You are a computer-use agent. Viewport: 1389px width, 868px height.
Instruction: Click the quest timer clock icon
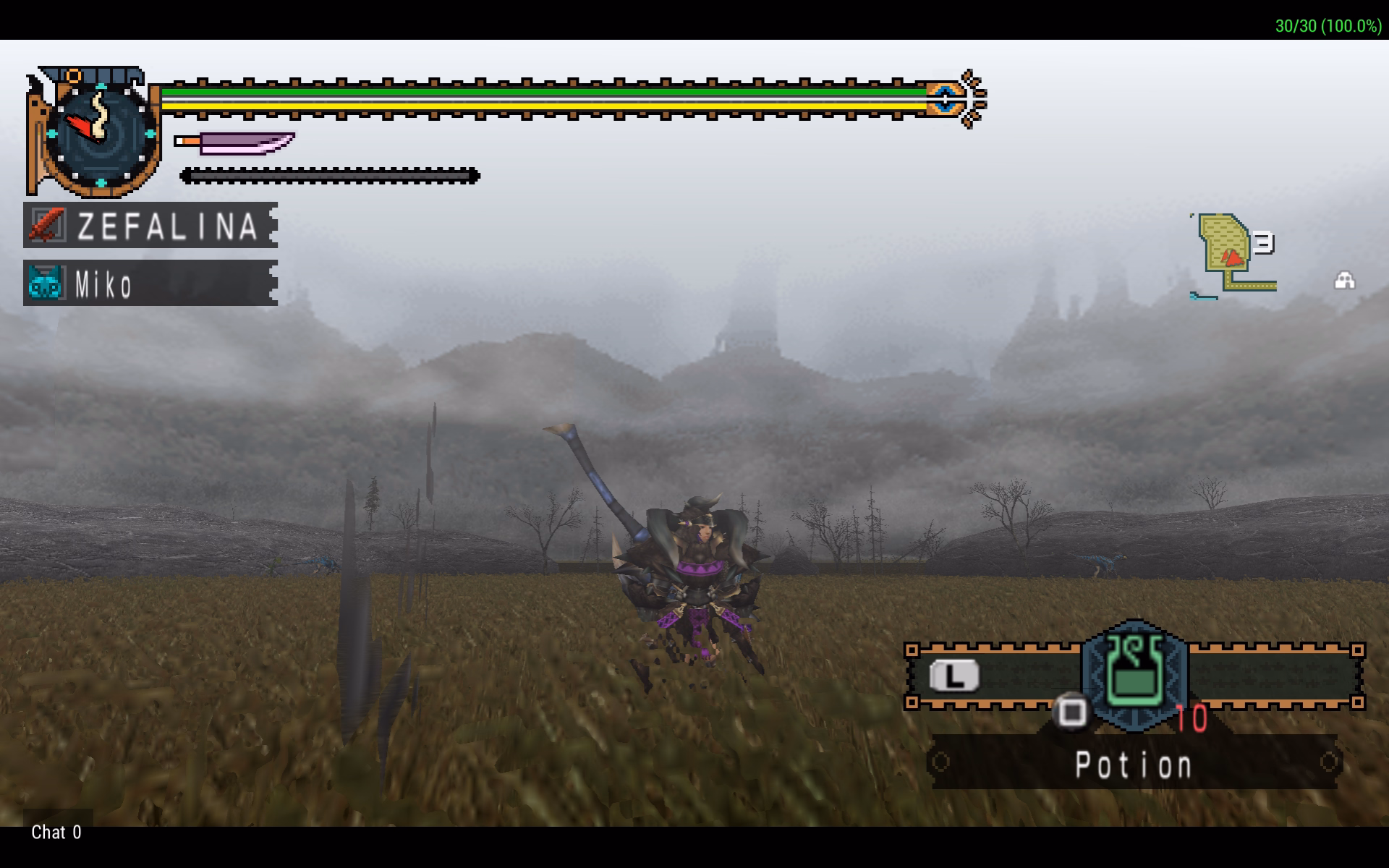click(100, 133)
